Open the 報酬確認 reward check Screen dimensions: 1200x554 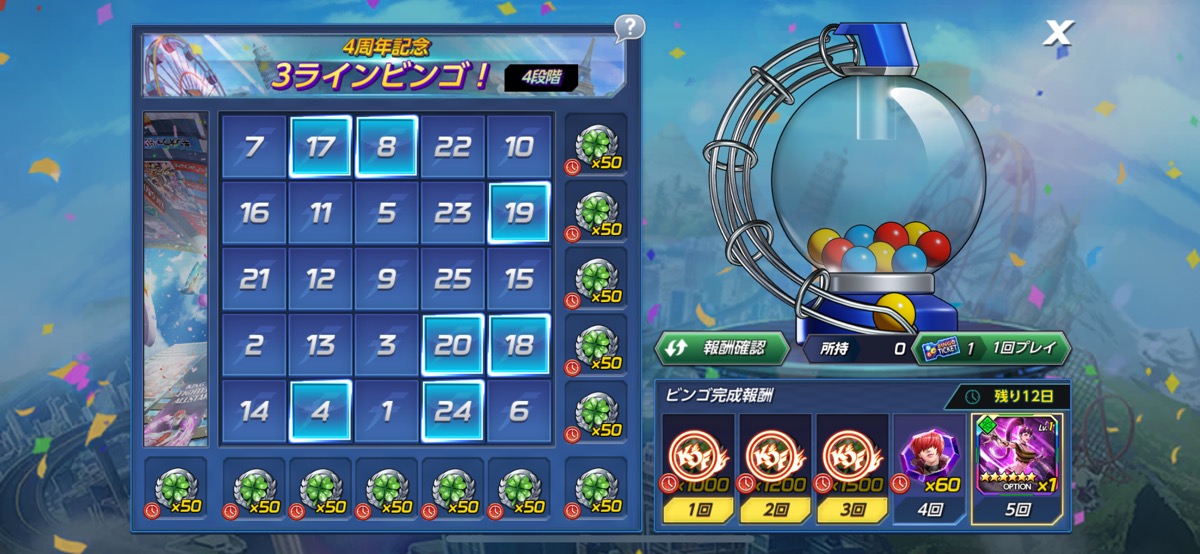point(722,348)
